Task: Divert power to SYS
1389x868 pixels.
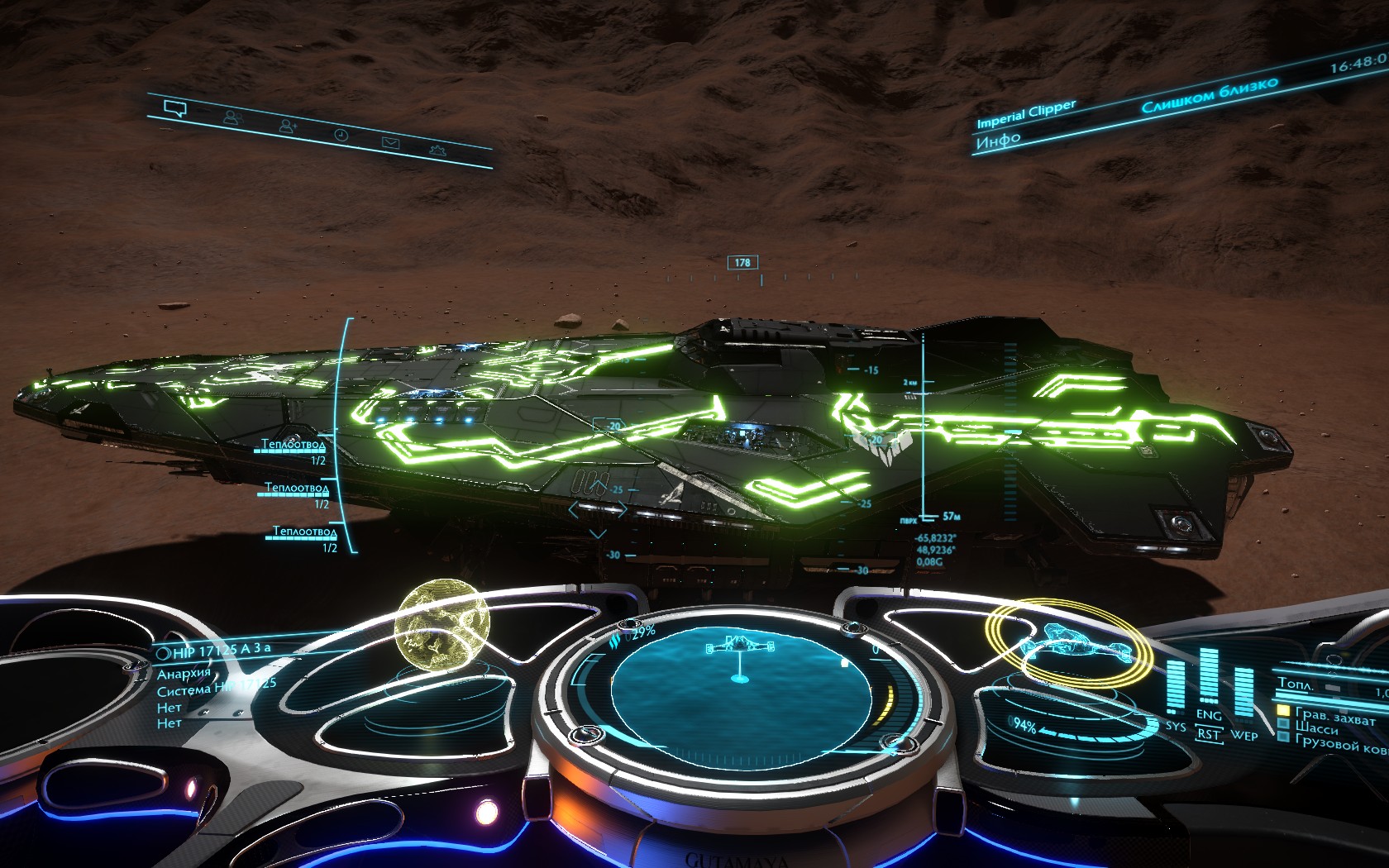Action: tap(1176, 726)
